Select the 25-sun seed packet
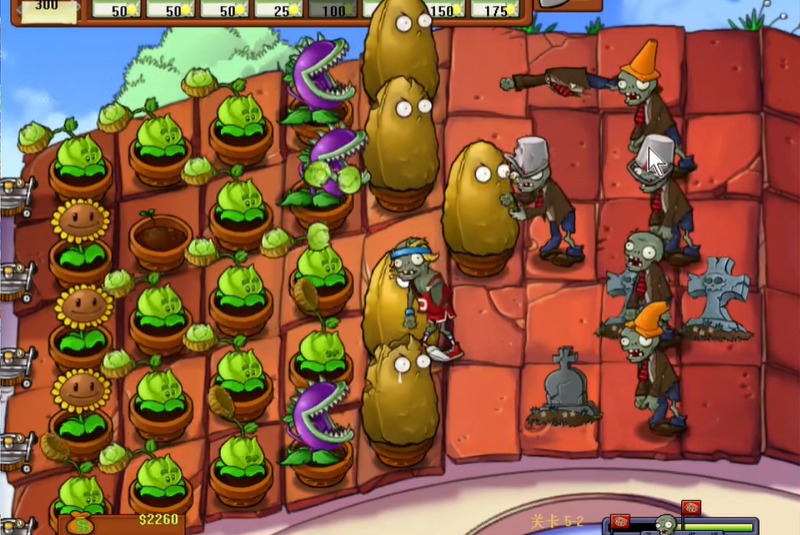The width and height of the screenshot is (800, 535). pos(277,9)
